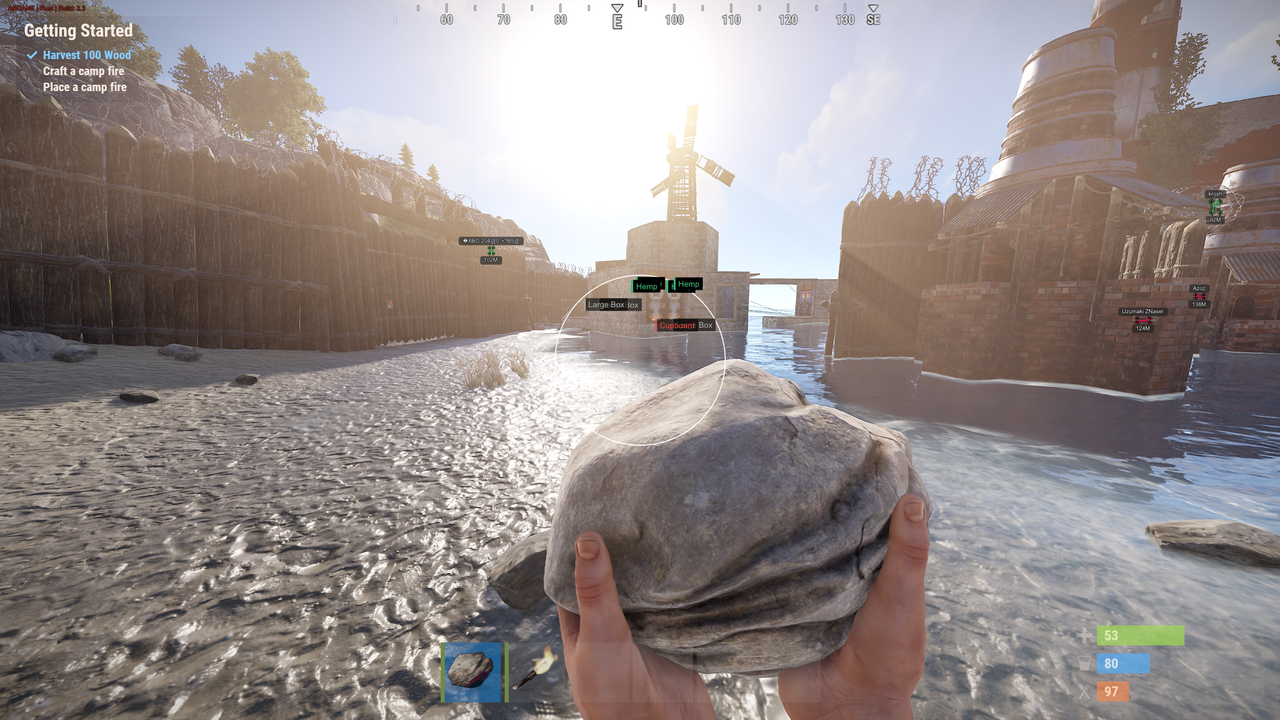Screen dimensions: 1280x720
Task: Select the rock hotbar slot
Action: pyautogui.click(x=471, y=669)
